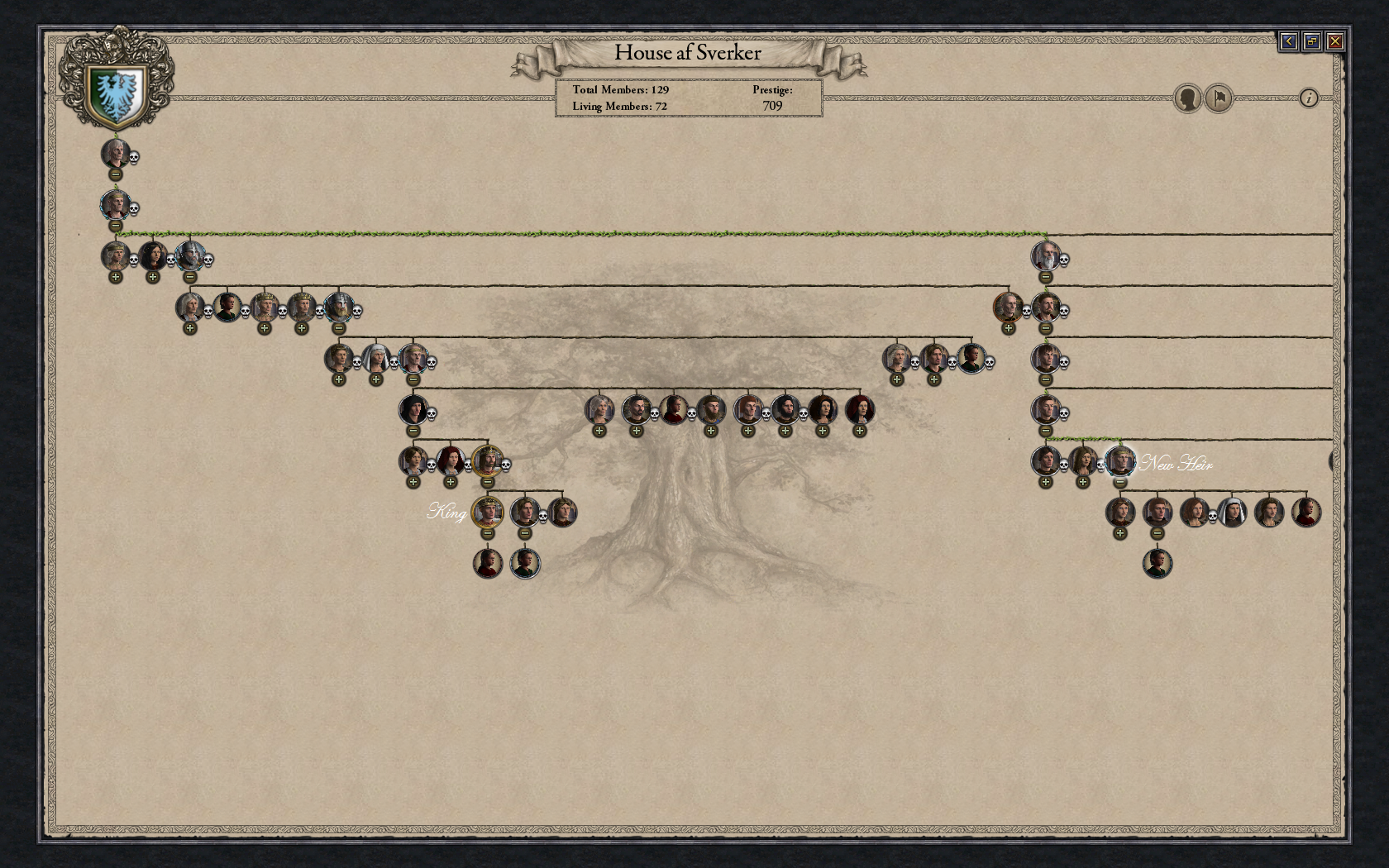The image size is (1389, 868).
Task: Open the New Heir's character portrait
Action: point(1120,460)
